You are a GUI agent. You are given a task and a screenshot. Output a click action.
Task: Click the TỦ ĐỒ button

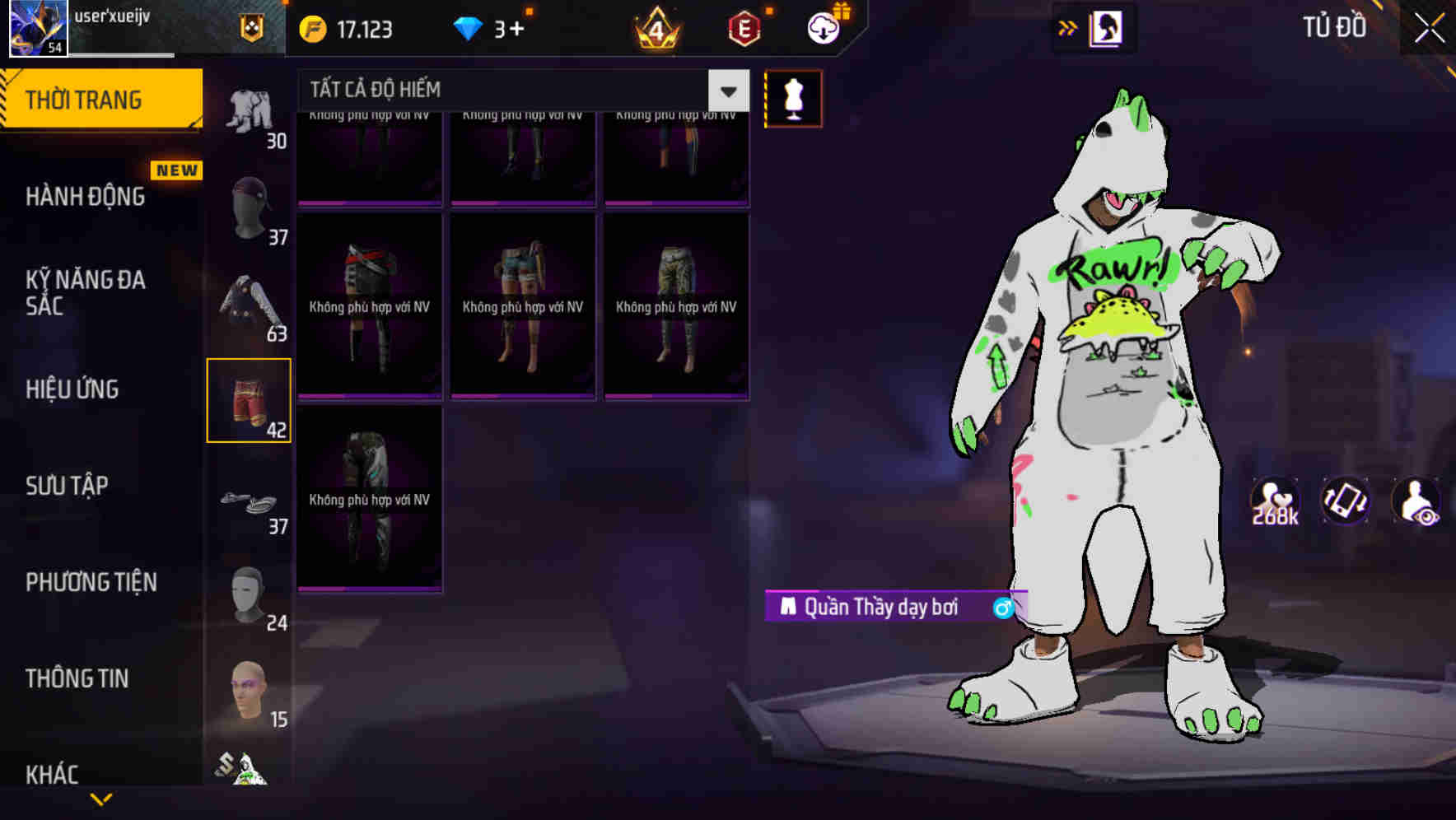coord(1334,27)
